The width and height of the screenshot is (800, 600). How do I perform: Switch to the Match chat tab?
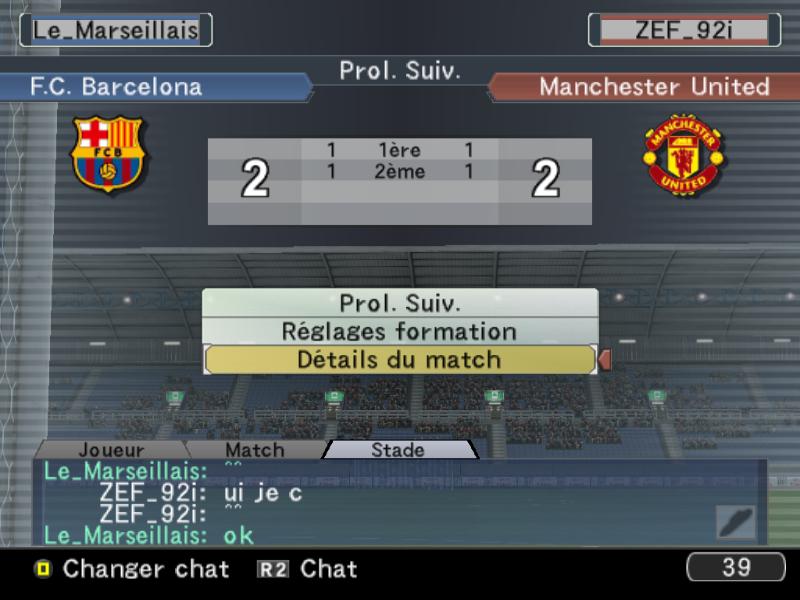254,450
